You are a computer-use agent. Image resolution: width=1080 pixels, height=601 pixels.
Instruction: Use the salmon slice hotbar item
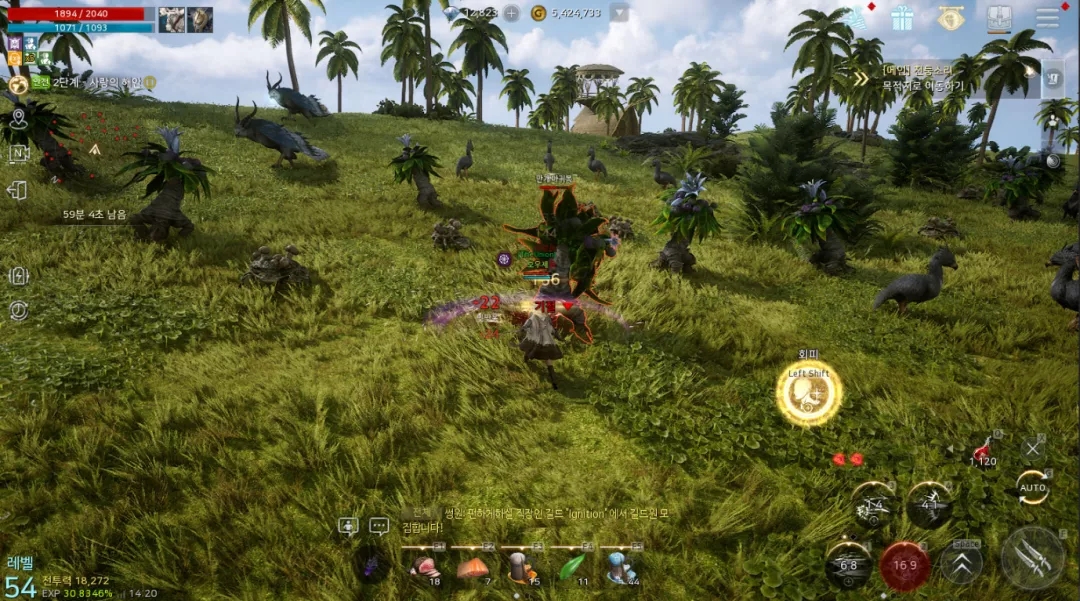[x=473, y=567]
